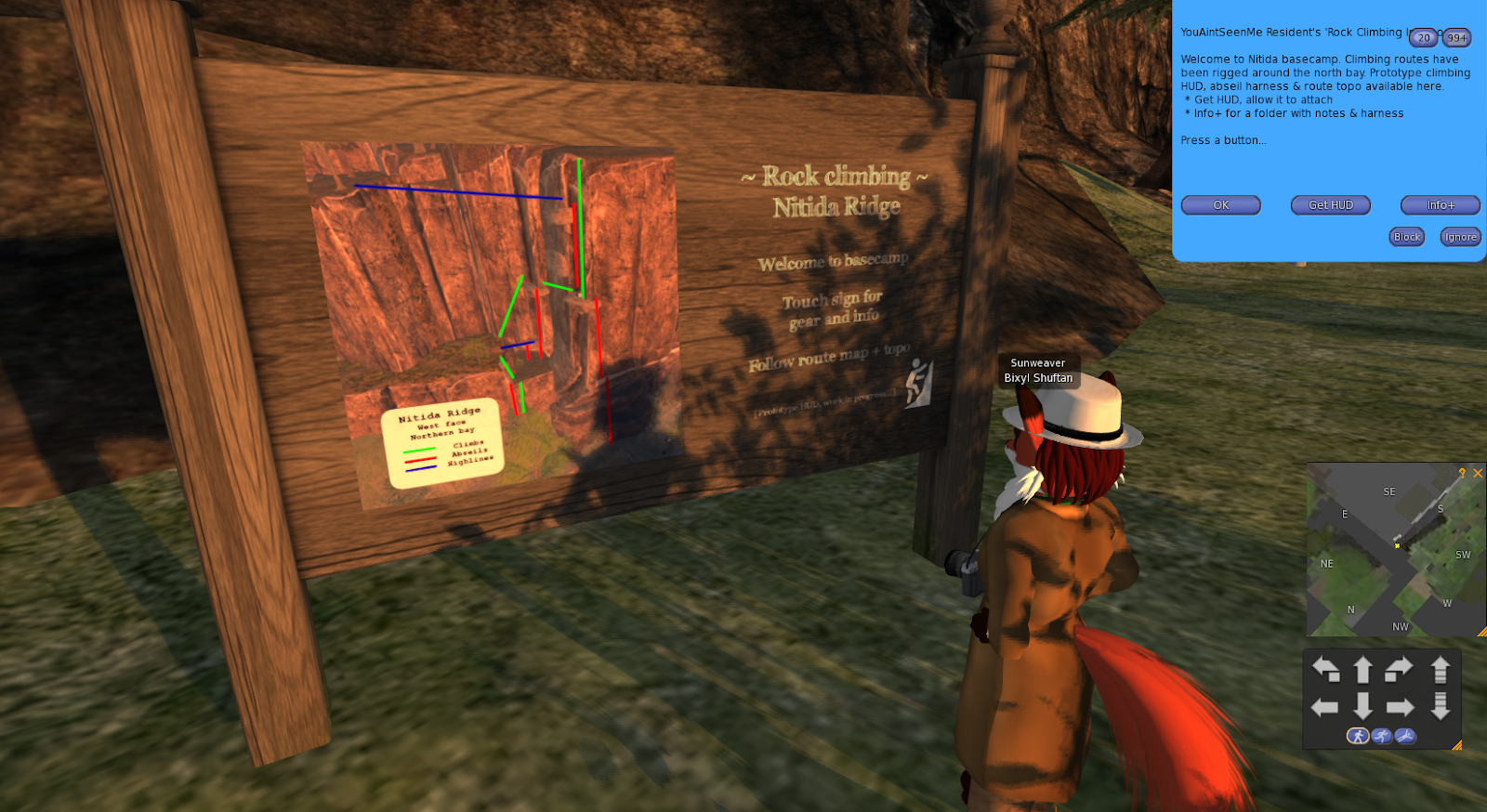Click the turn-right arrow in movement controls
The image size is (1487, 812).
[1398, 667]
